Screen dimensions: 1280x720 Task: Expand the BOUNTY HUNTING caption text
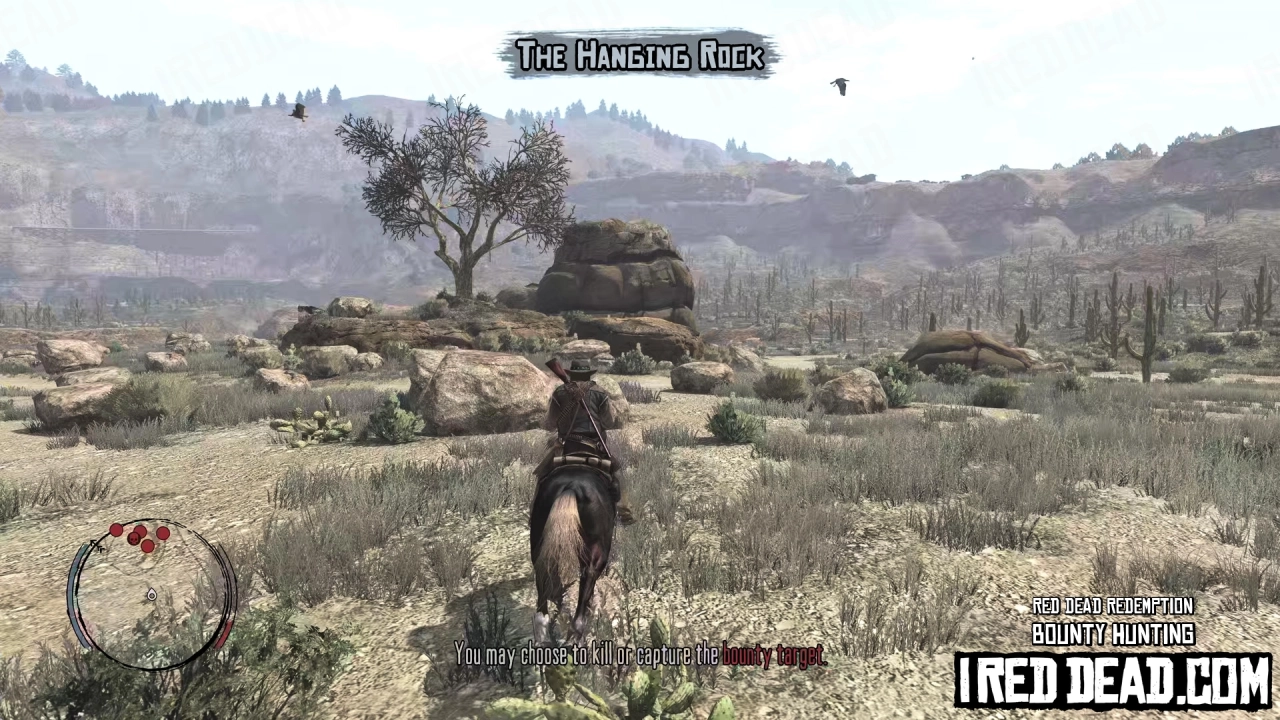pyautogui.click(x=1113, y=634)
